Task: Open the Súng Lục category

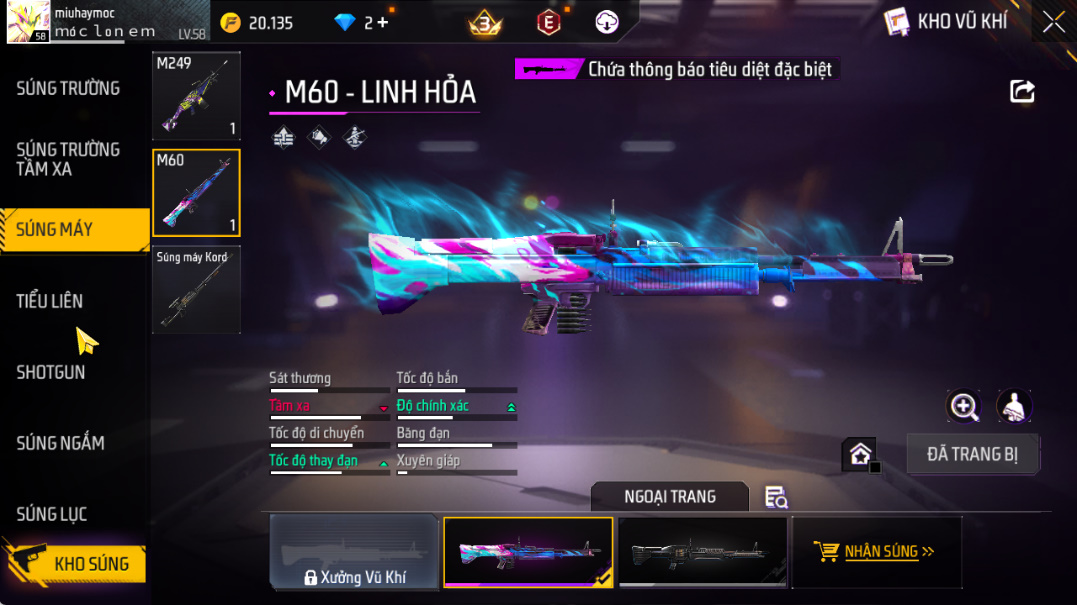Action: [52, 514]
